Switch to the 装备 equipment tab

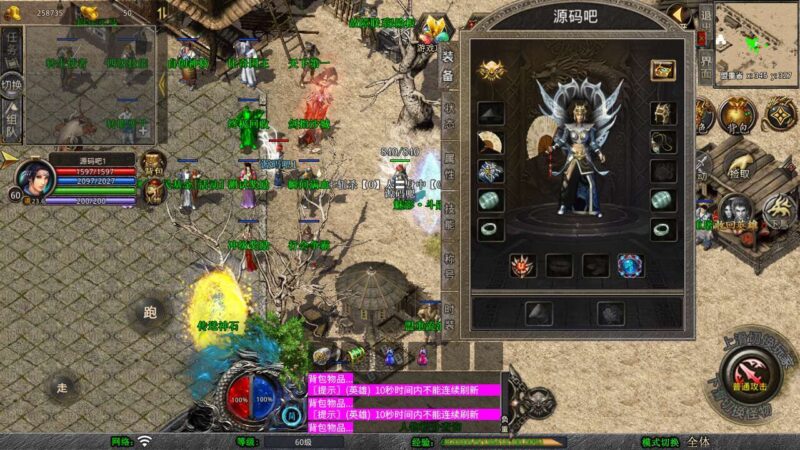click(x=448, y=72)
